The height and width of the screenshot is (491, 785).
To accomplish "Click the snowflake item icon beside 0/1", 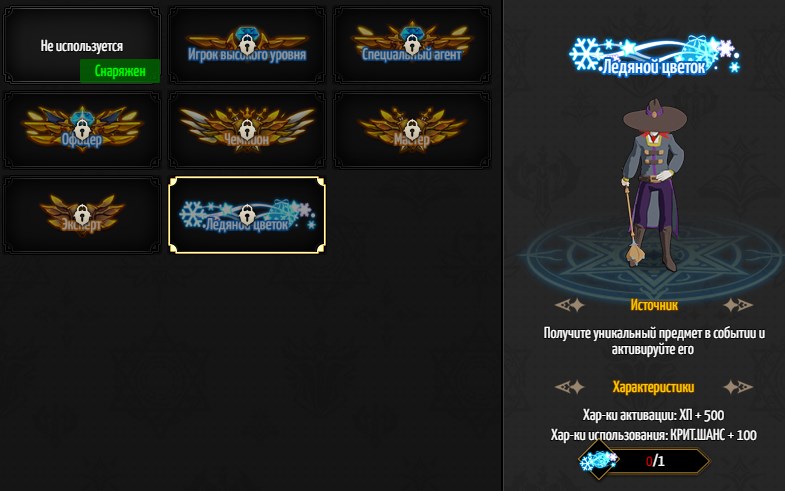I will click(x=599, y=461).
